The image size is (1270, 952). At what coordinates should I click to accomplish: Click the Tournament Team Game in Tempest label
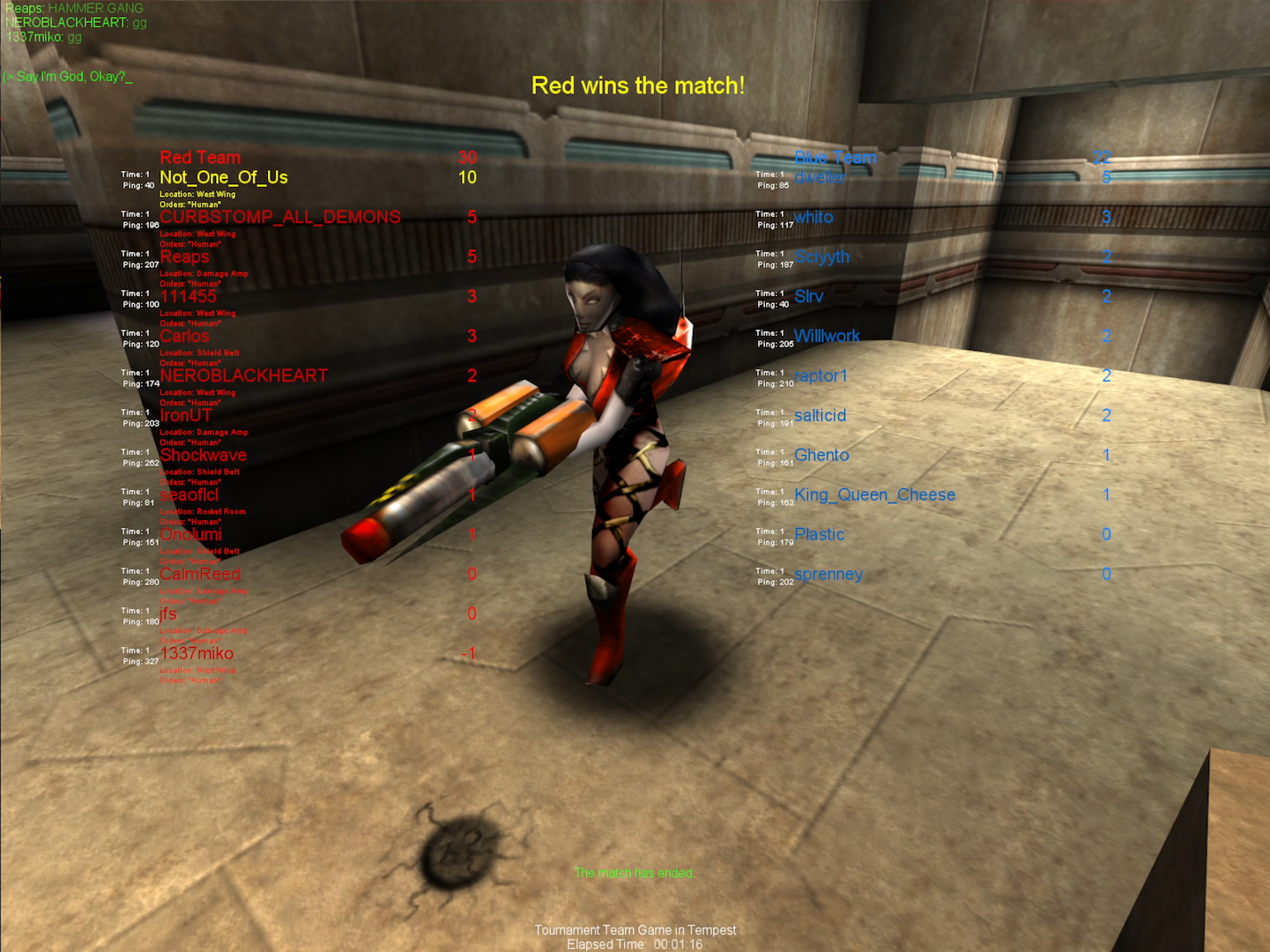tap(635, 930)
